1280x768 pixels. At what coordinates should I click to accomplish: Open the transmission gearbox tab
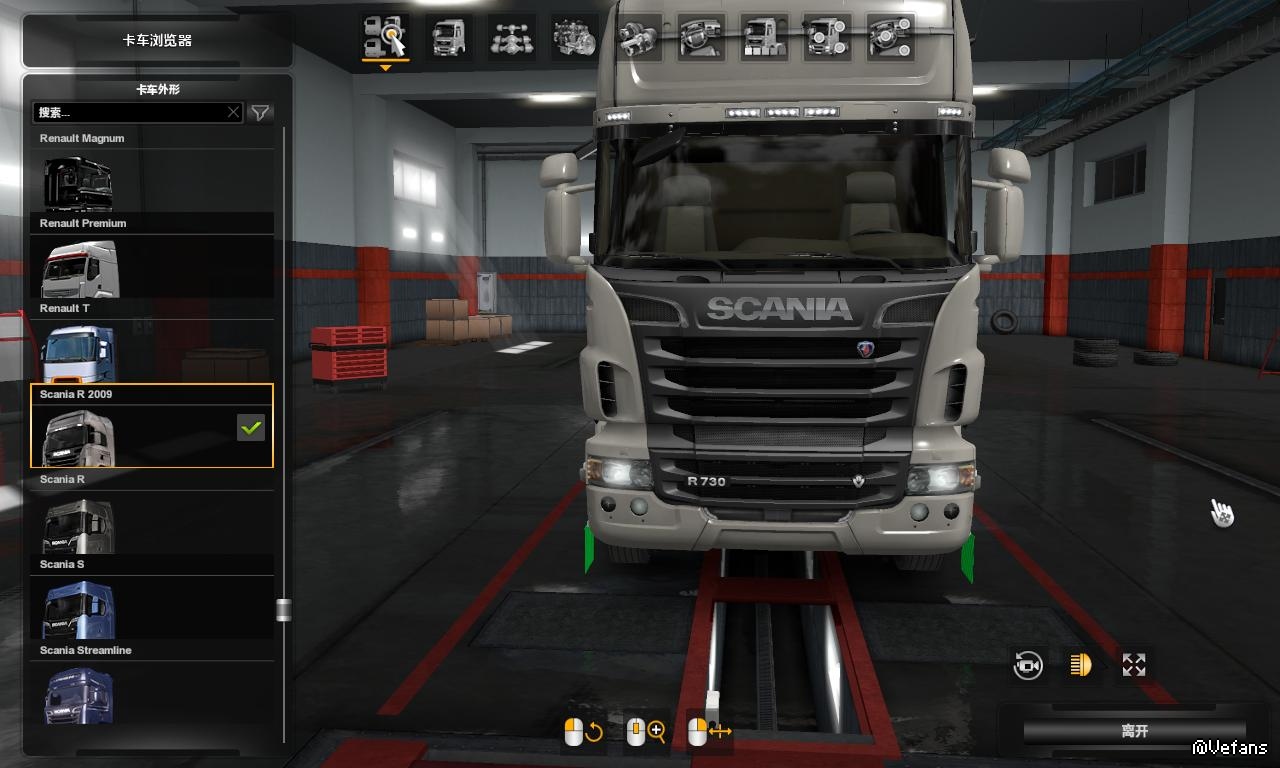coord(638,38)
